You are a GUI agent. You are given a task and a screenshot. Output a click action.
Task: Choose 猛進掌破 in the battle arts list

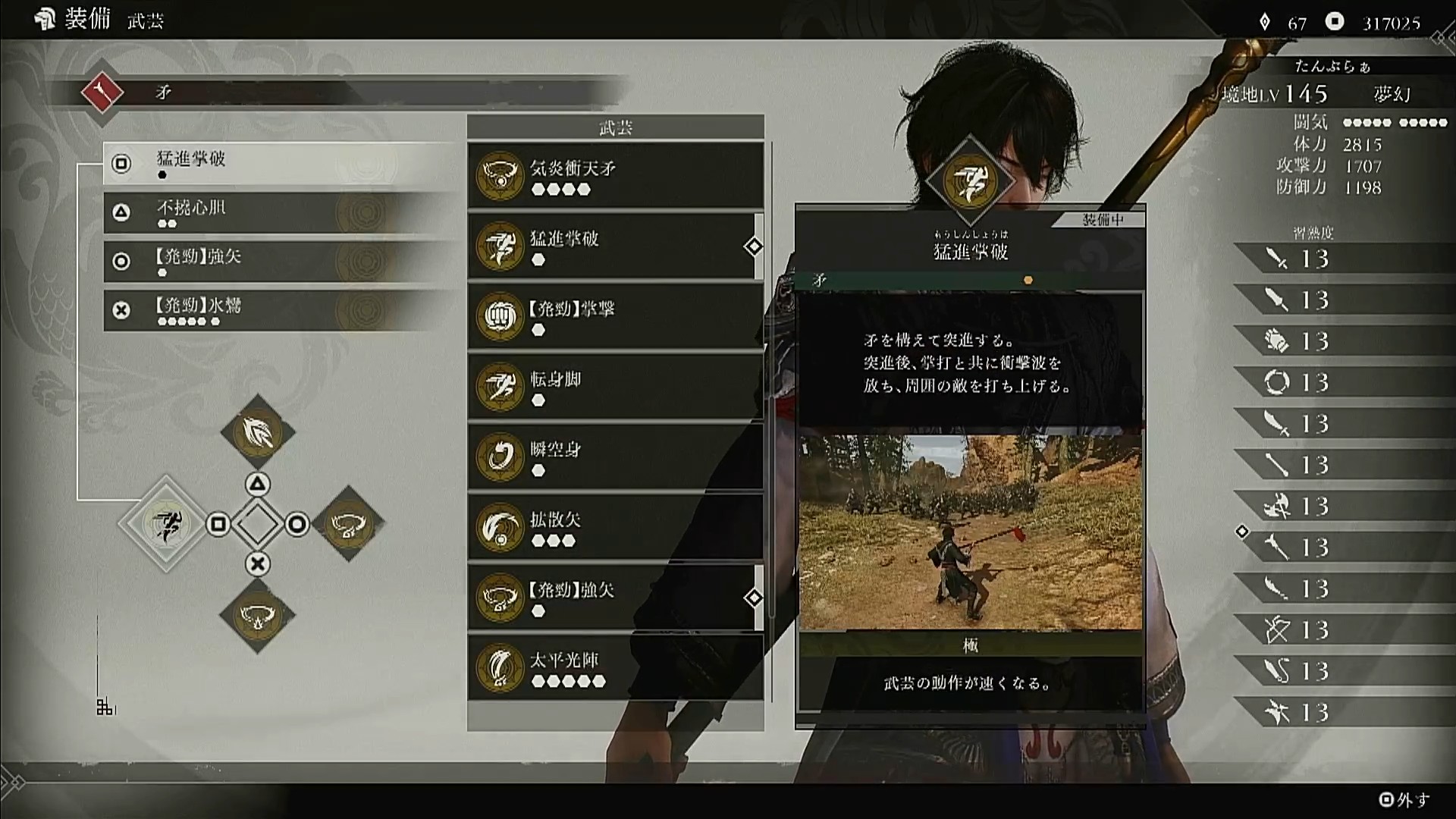click(615, 246)
